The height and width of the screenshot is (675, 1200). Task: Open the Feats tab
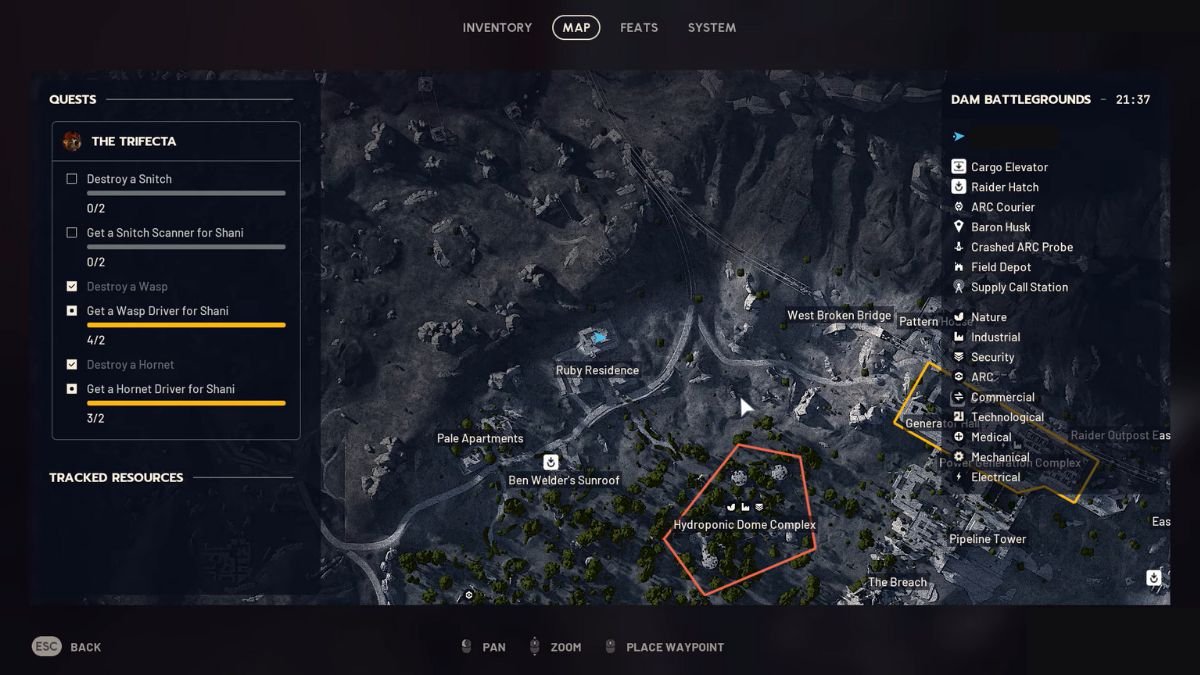pyautogui.click(x=639, y=28)
